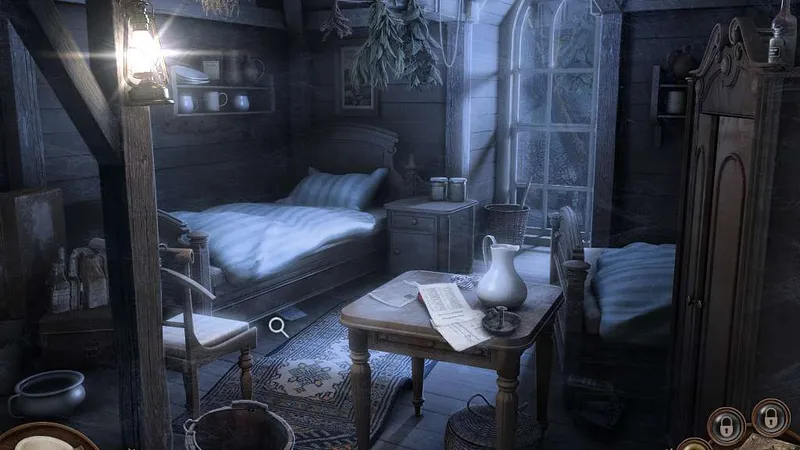Open the worn parchment map
800x450 pixels.
tap(772, 443)
